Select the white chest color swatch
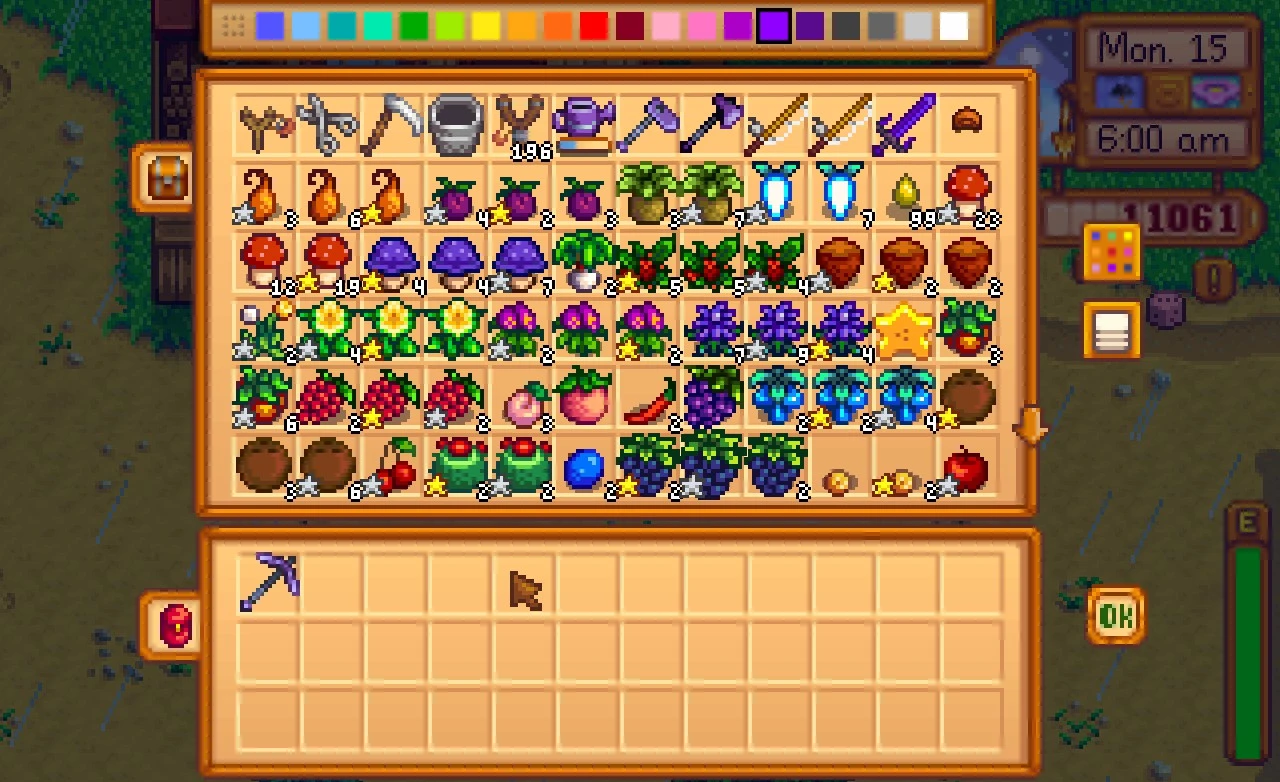The image size is (1280, 782). click(x=954, y=24)
